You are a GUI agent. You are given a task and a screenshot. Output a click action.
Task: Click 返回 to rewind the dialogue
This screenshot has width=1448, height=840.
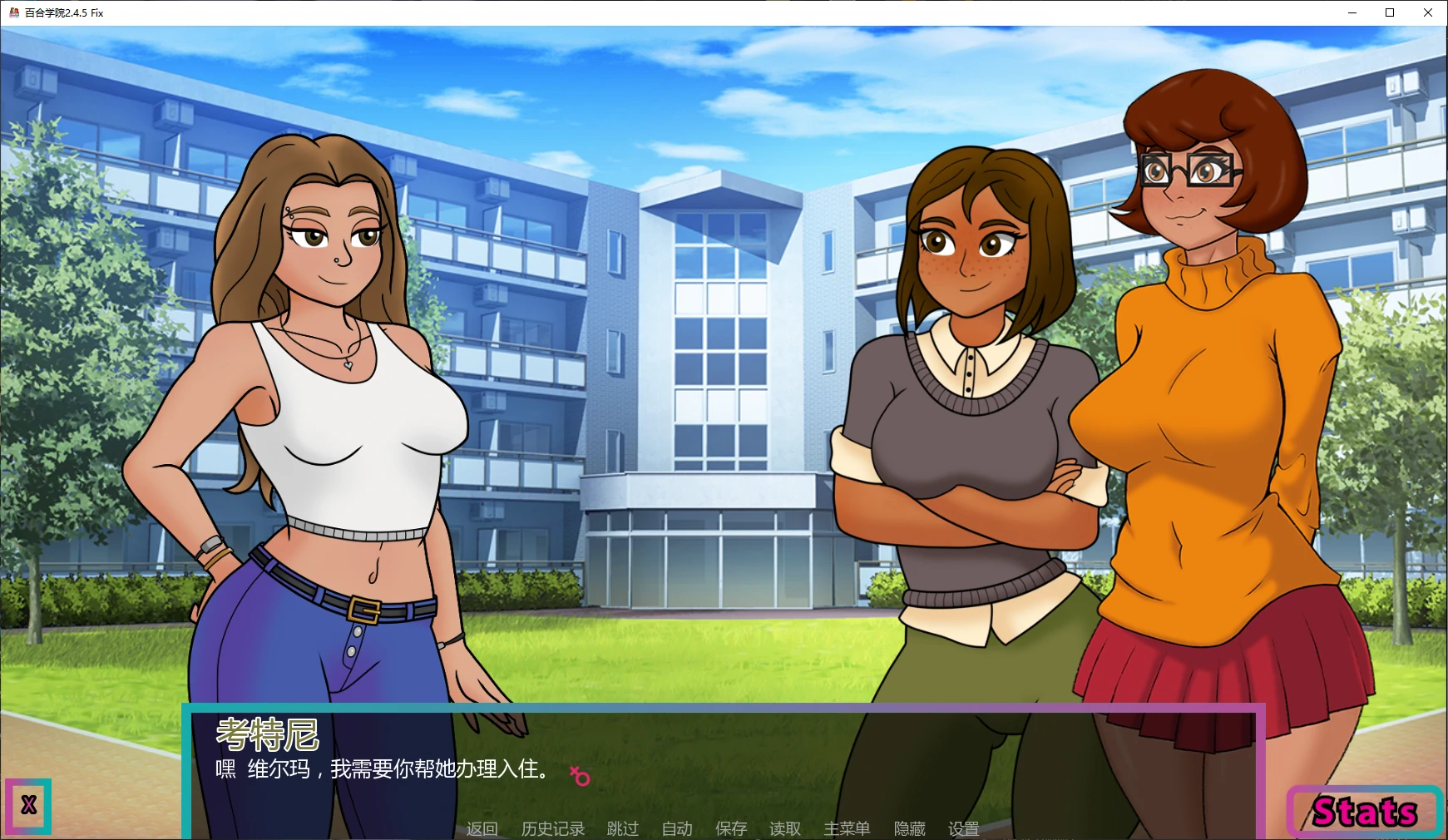482,828
